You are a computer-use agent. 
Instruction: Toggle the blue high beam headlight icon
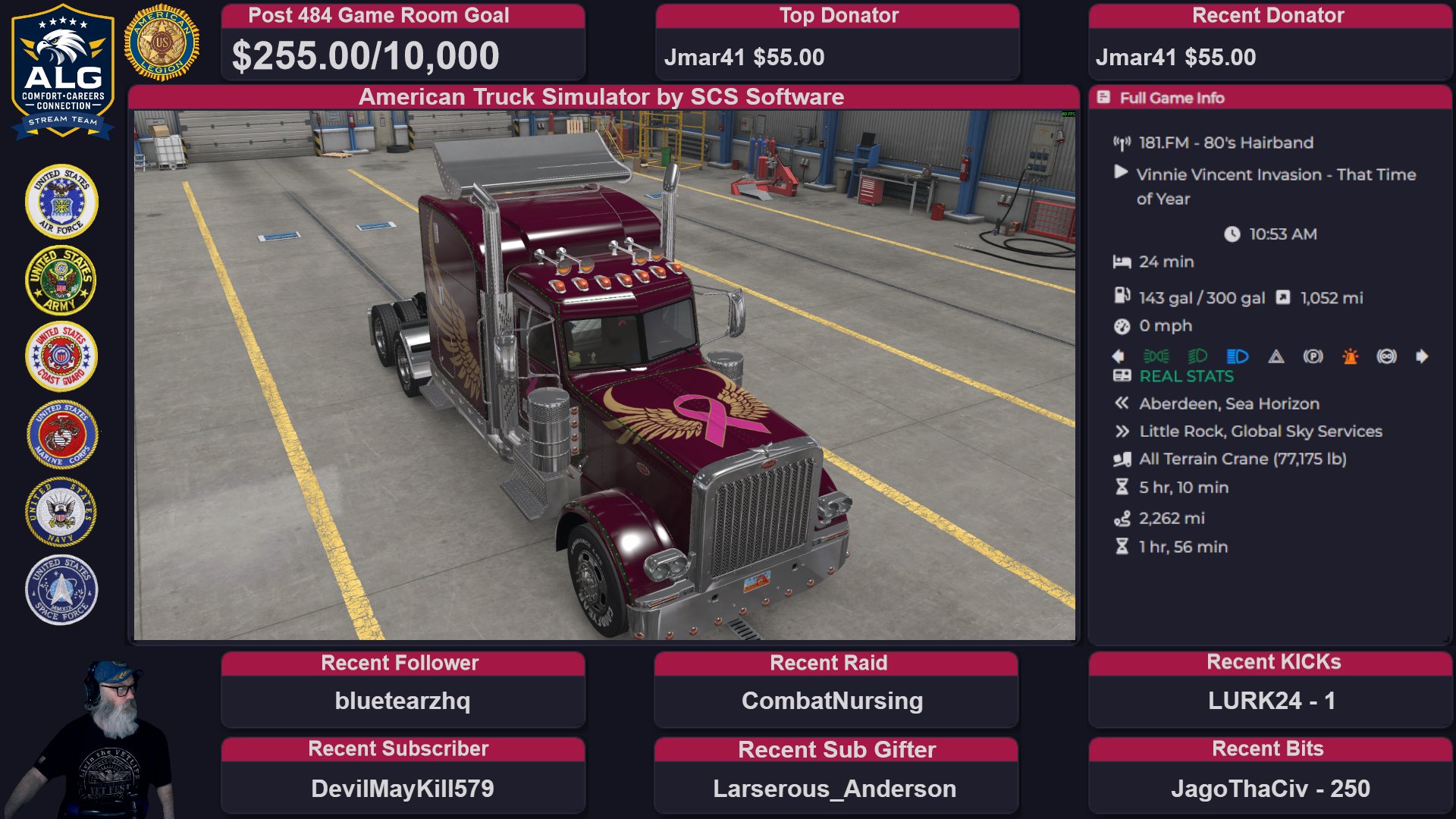tap(1237, 356)
